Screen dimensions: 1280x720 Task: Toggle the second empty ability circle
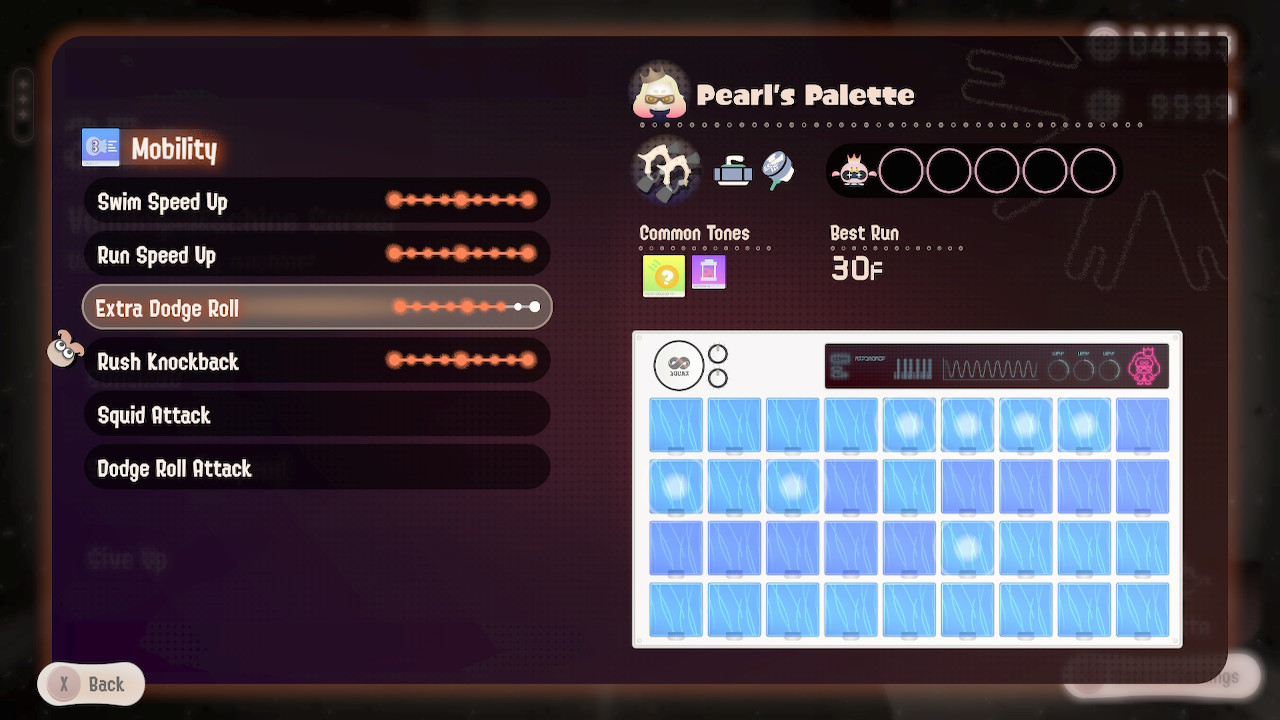[x=947, y=170]
